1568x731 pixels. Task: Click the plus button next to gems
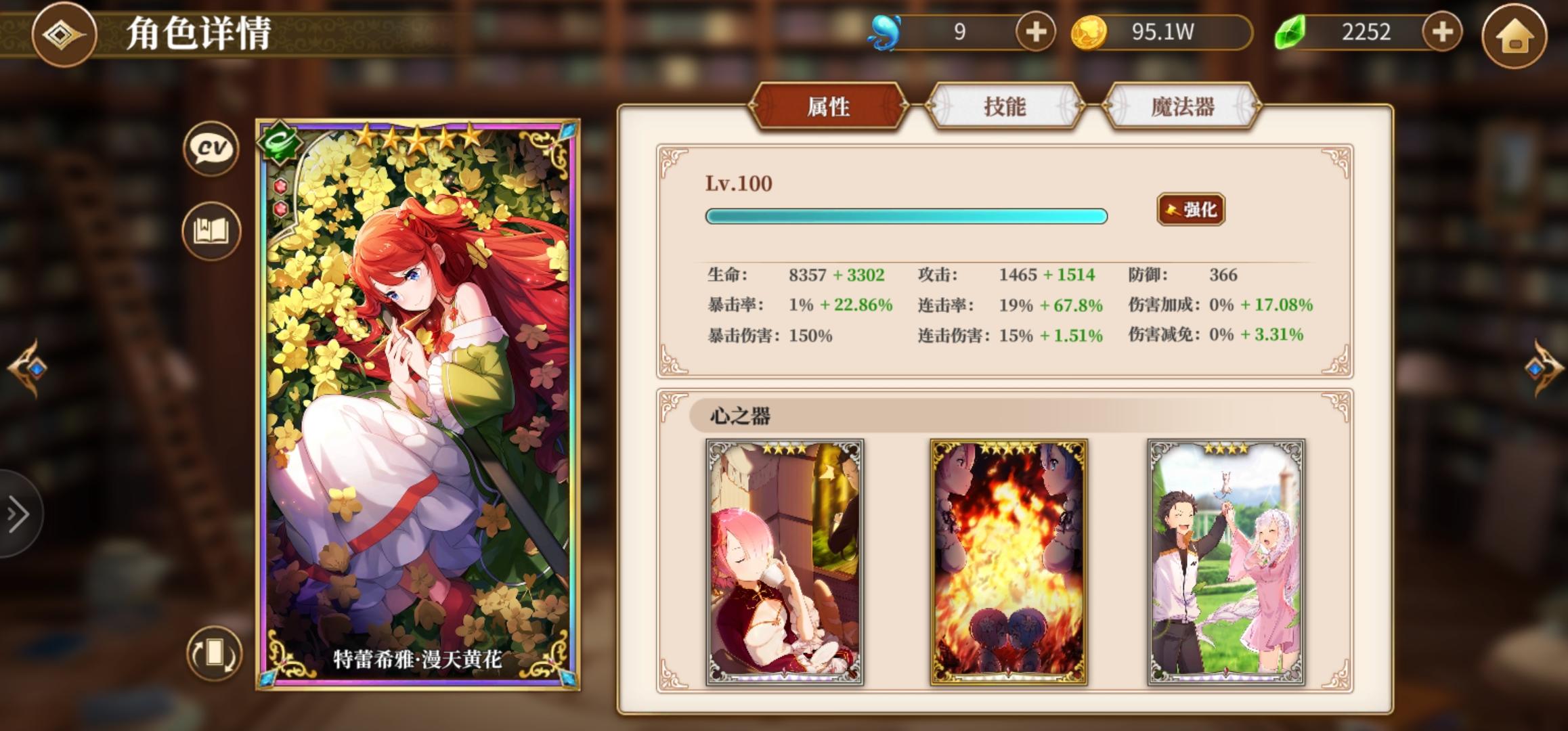[1441, 30]
